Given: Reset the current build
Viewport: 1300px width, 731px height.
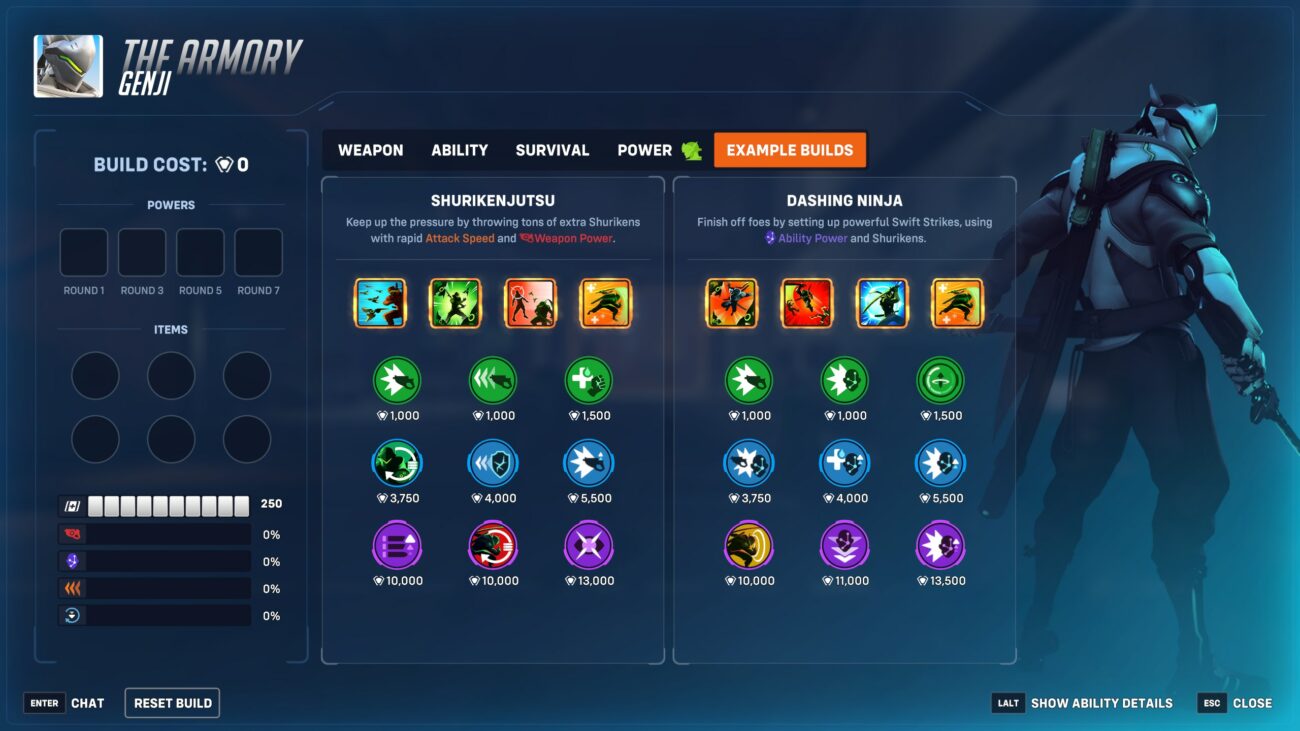Looking at the screenshot, I should 172,703.
